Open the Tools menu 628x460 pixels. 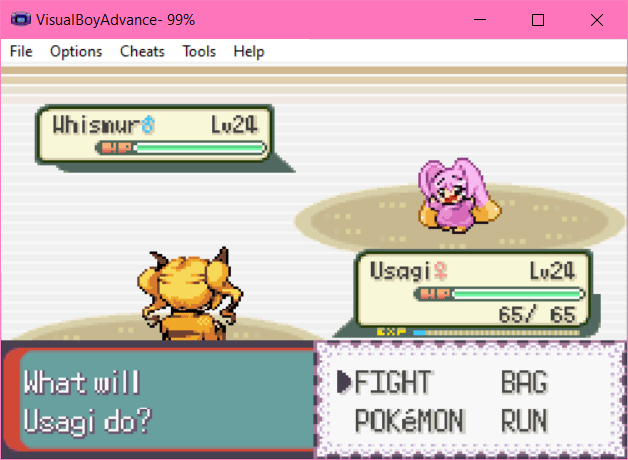coord(199,51)
